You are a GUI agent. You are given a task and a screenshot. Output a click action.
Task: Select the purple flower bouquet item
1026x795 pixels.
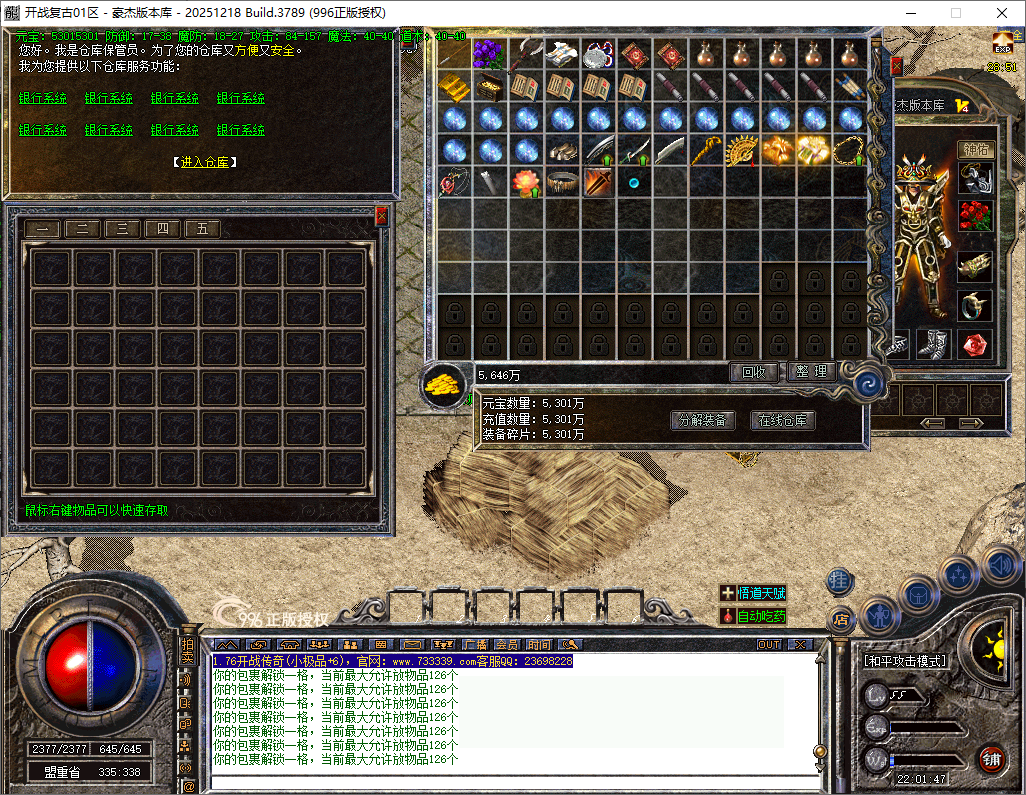pos(489,53)
